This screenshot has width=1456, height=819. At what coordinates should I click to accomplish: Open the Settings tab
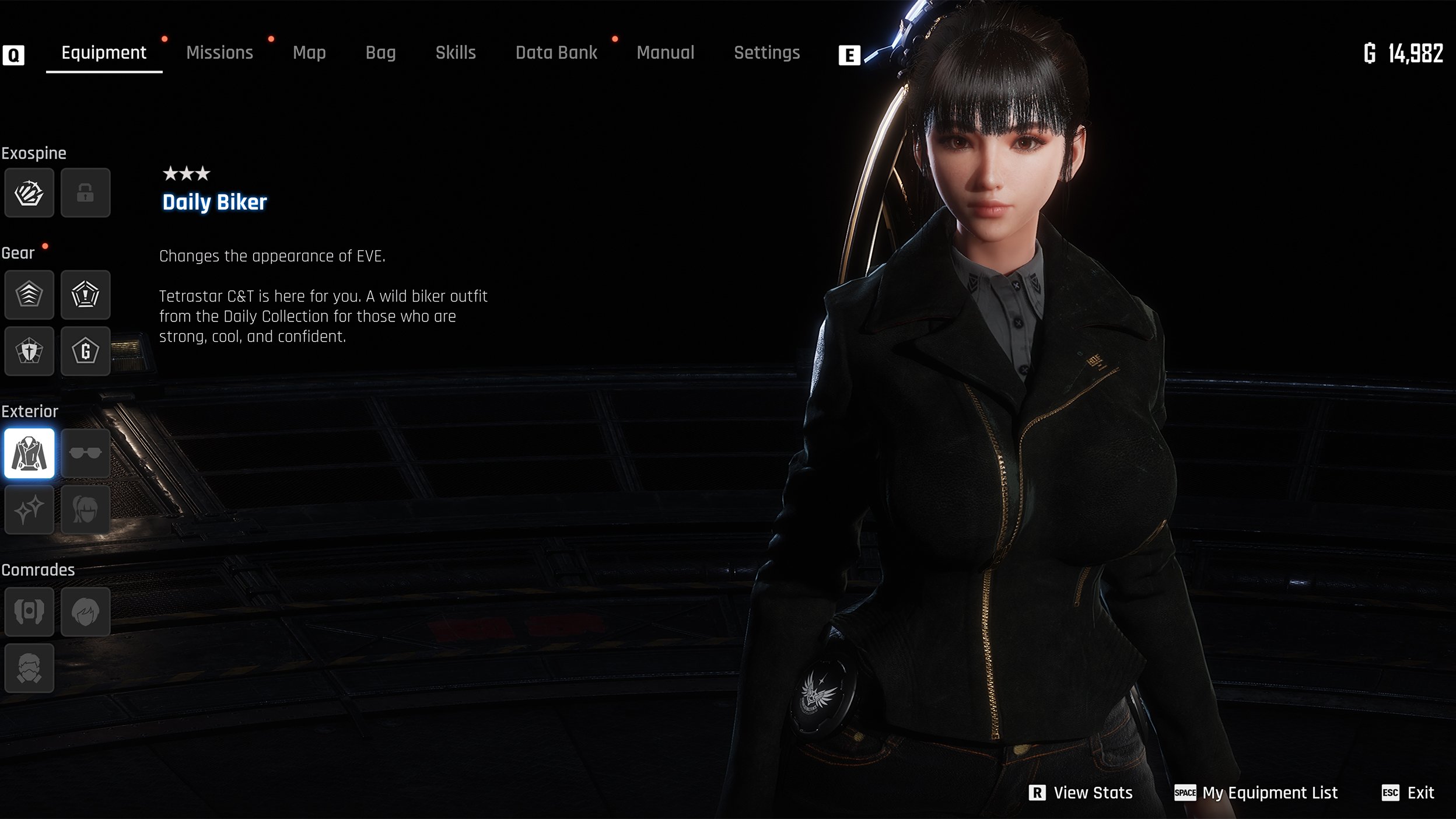point(766,52)
